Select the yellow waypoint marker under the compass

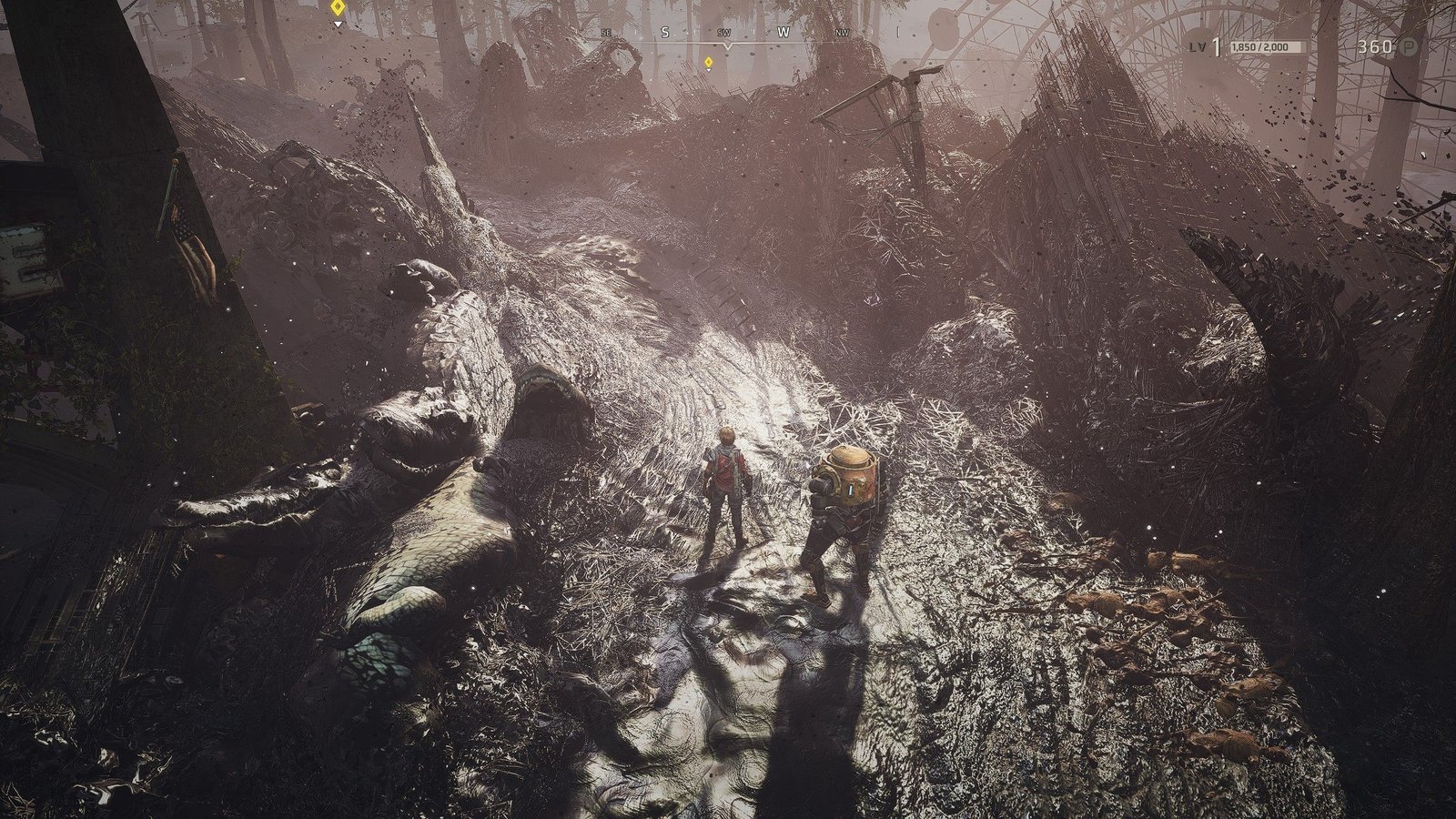click(708, 62)
